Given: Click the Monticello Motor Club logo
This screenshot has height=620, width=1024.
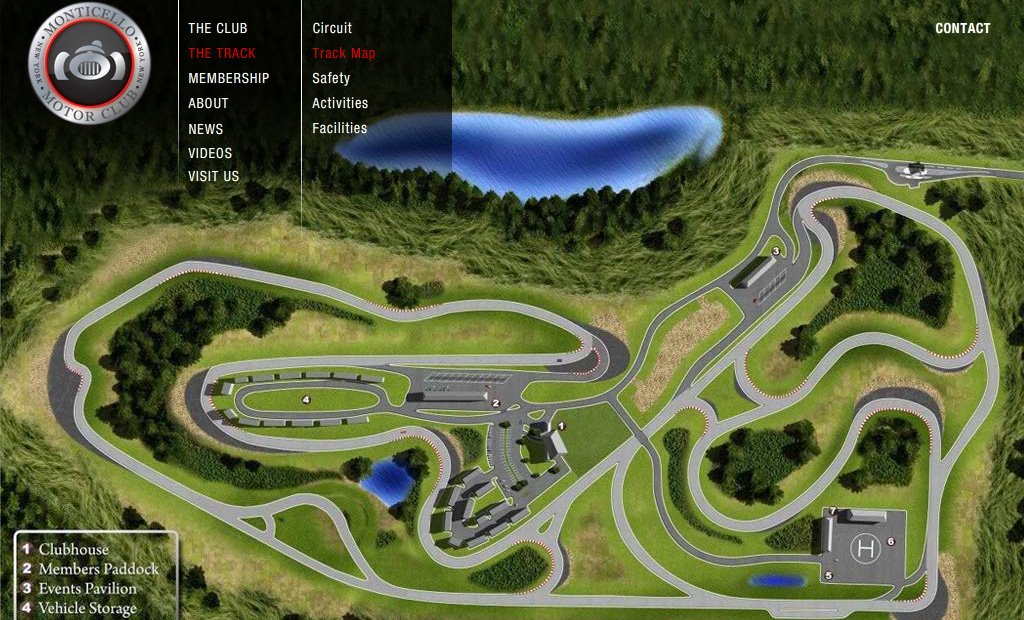Looking at the screenshot, I should coord(89,63).
